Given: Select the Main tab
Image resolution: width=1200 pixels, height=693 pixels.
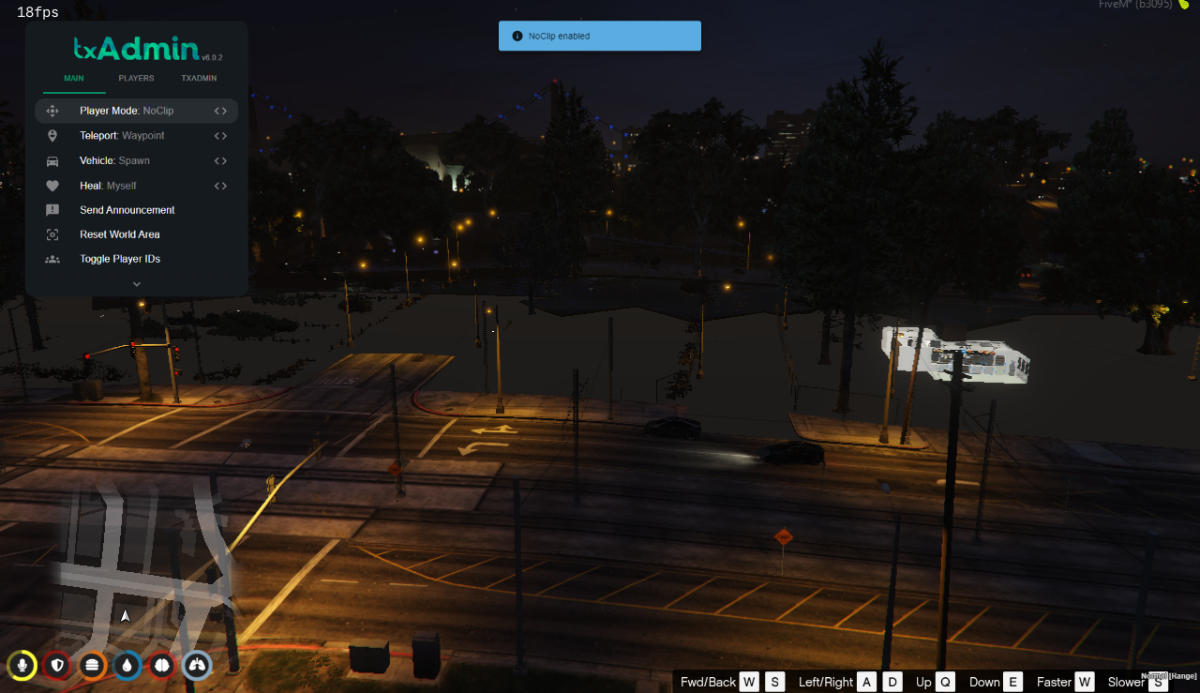Looking at the screenshot, I should 74,78.
